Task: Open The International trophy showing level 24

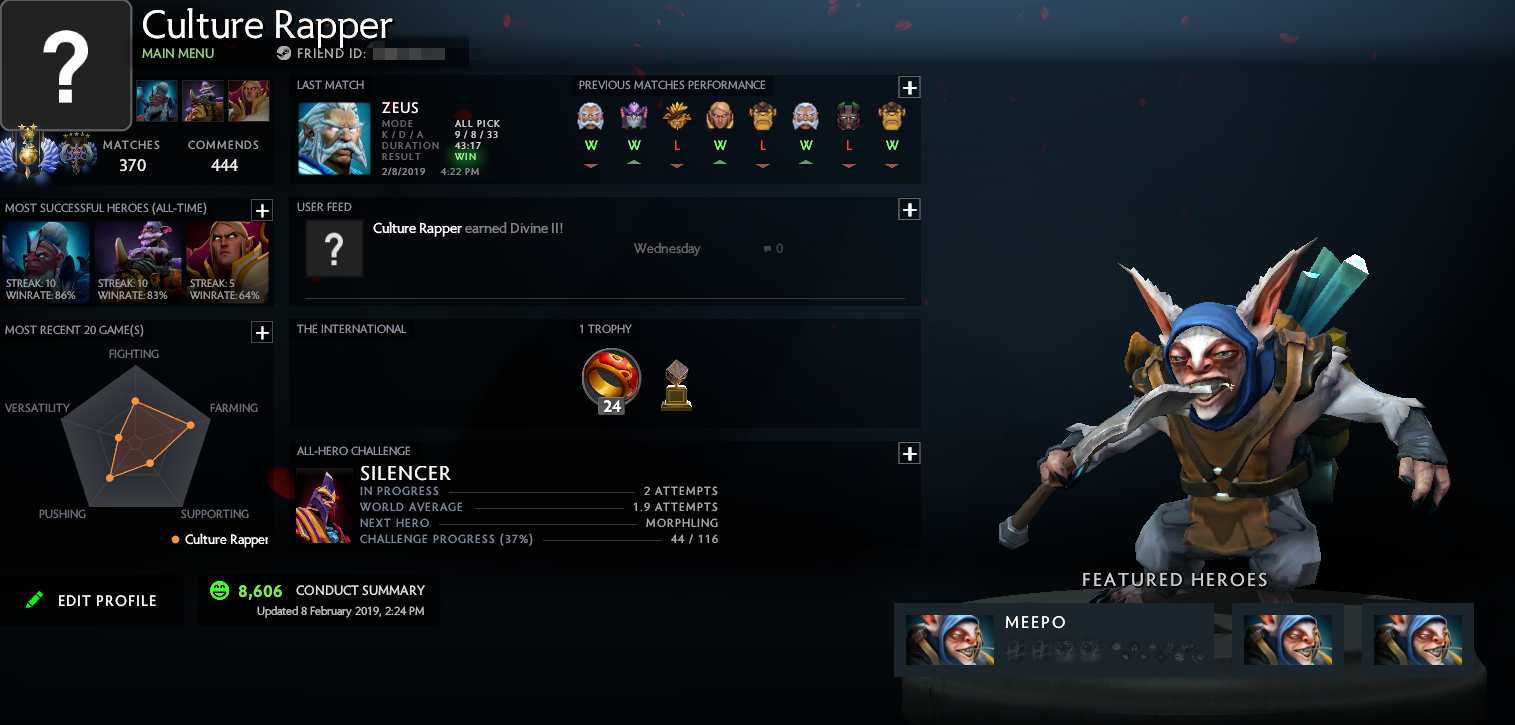Action: point(610,380)
